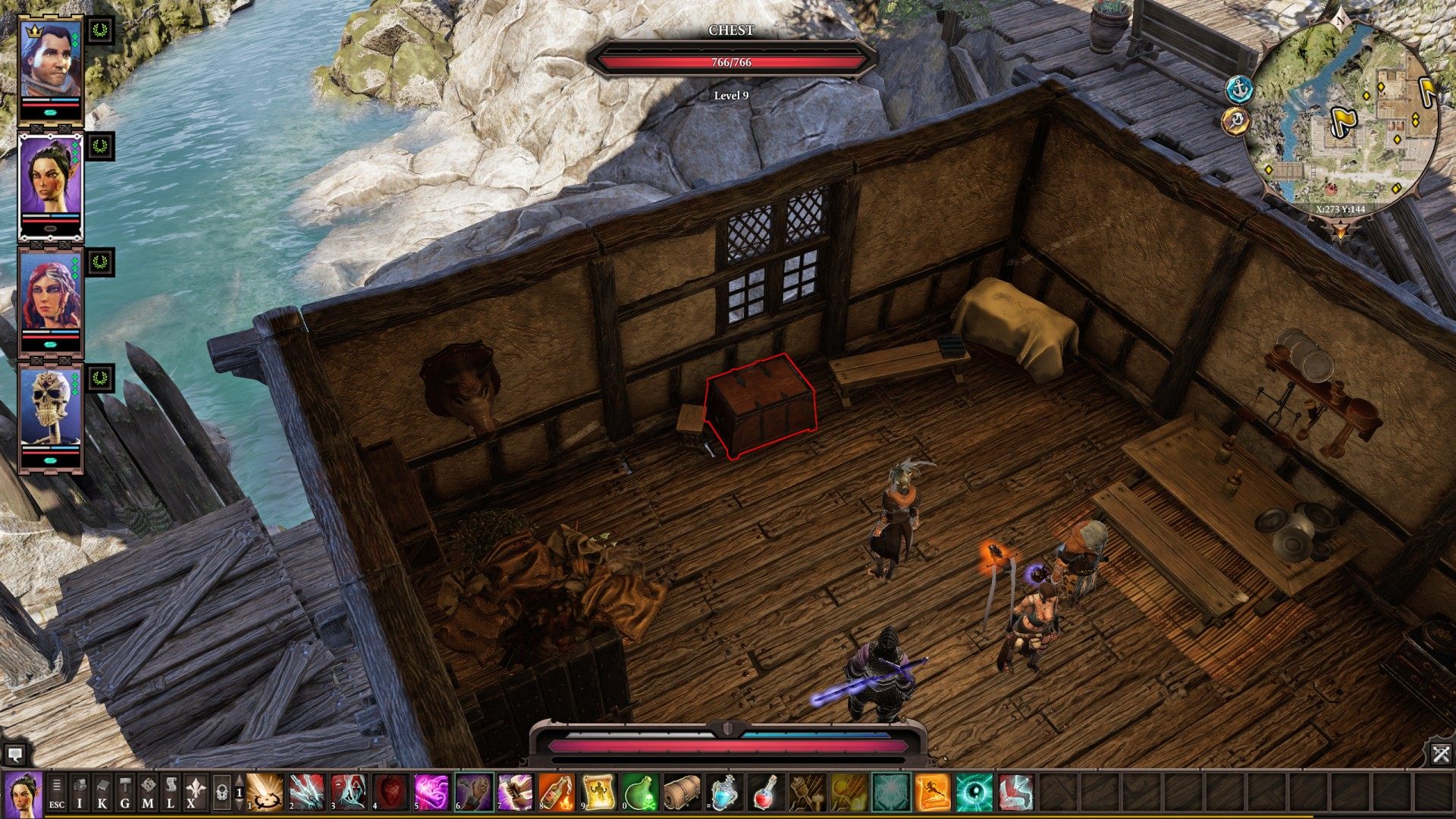Open the skills book K button
The image size is (1456, 819).
(102, 792)
